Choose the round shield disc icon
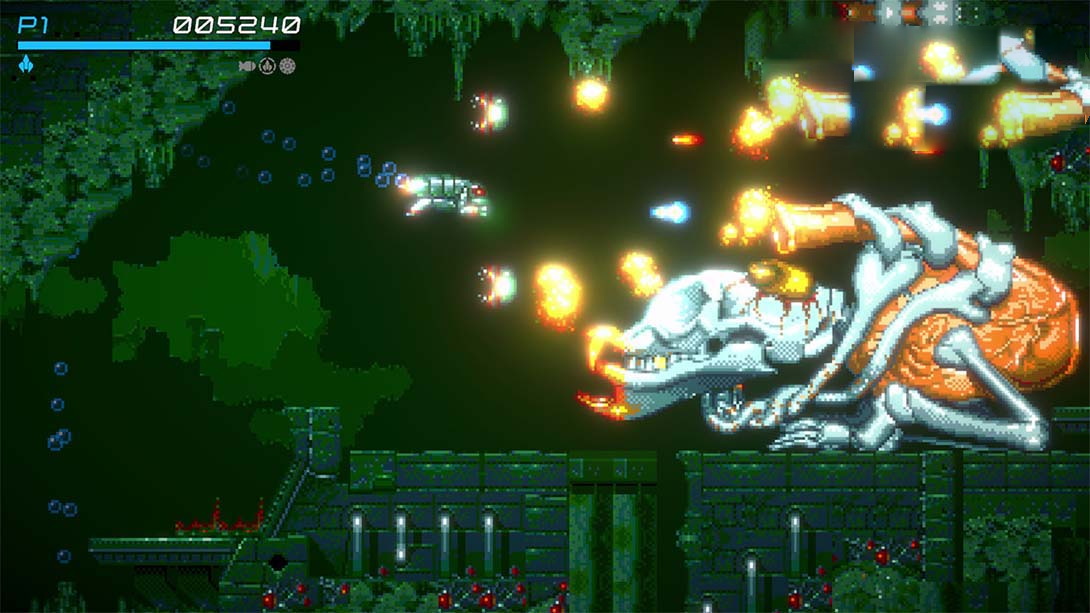Viewport: 1090px width, 613px height. pyautogui.click(x=288, y=66)
